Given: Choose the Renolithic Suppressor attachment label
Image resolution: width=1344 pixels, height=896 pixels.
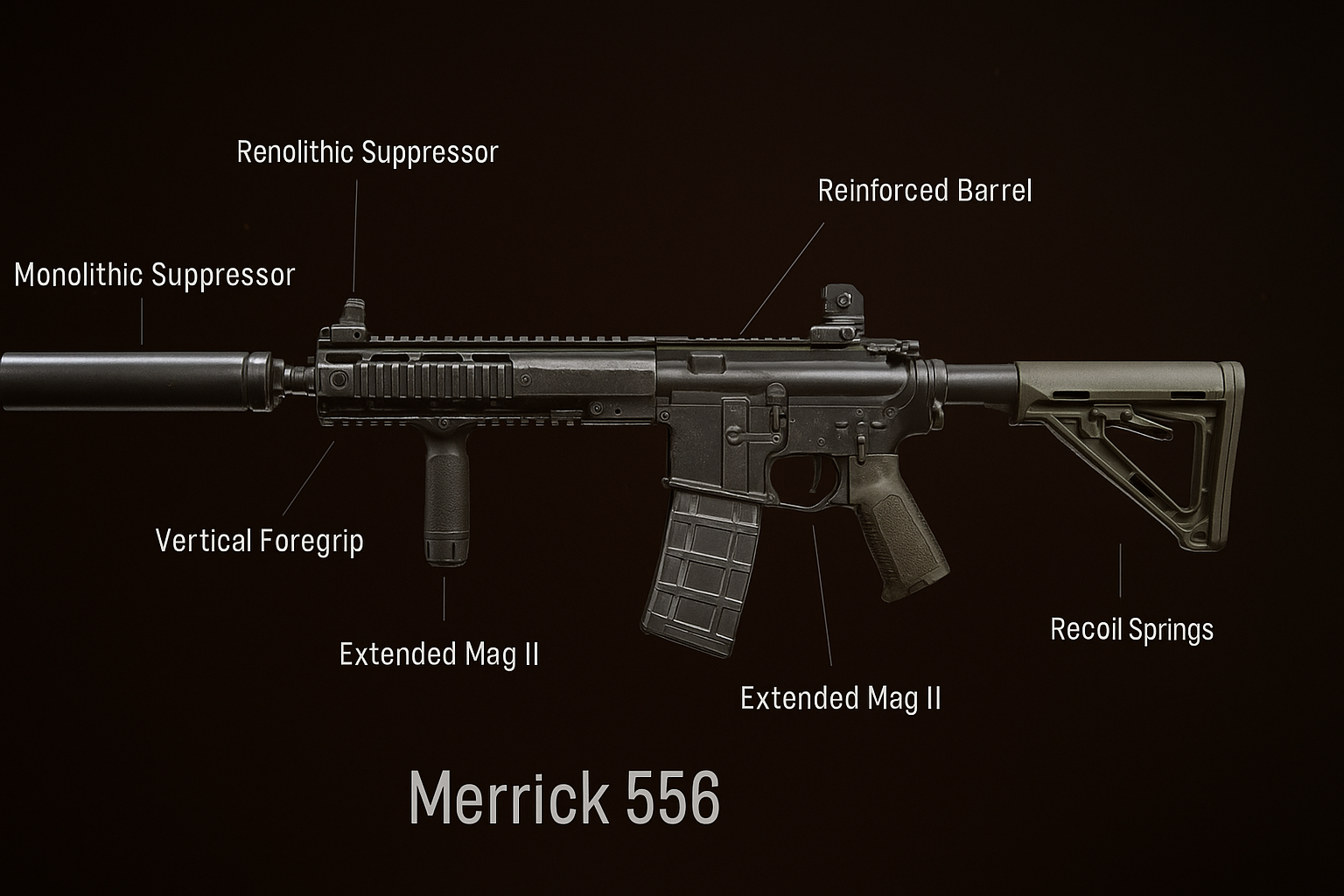Looking at the screenshot, I should point(367,152).
